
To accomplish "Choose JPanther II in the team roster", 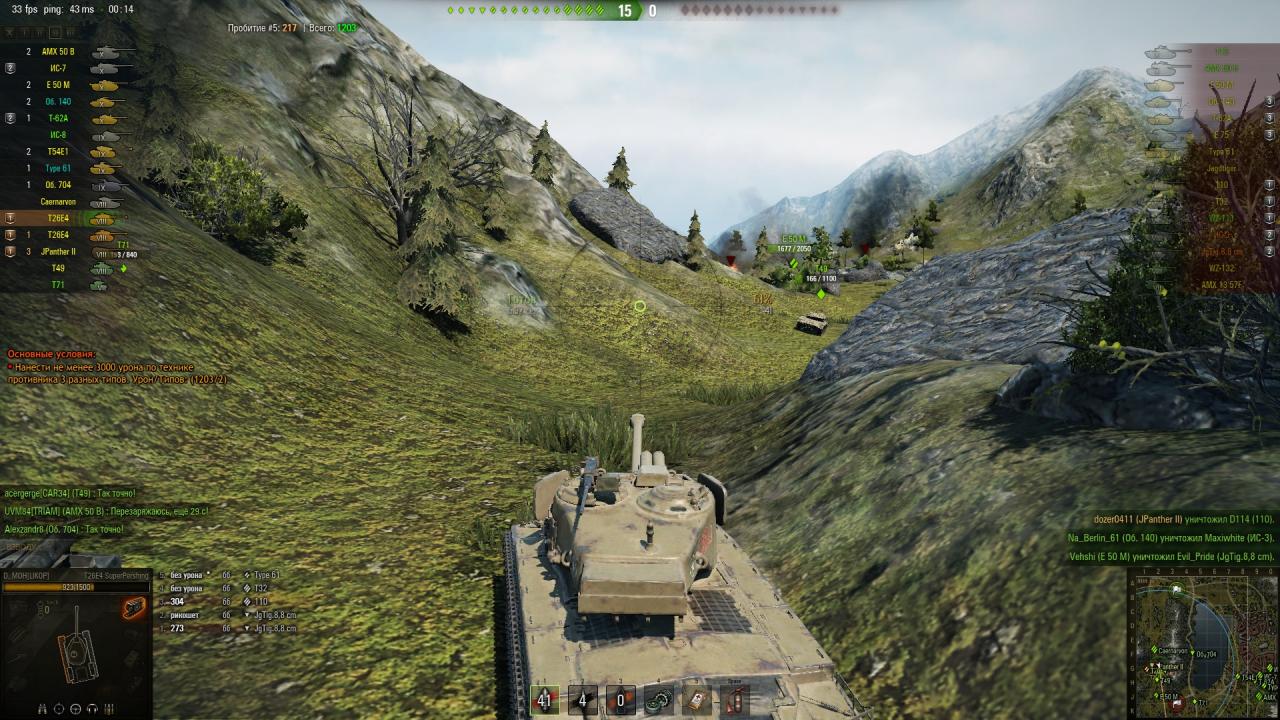I will (x=62, y=252).
